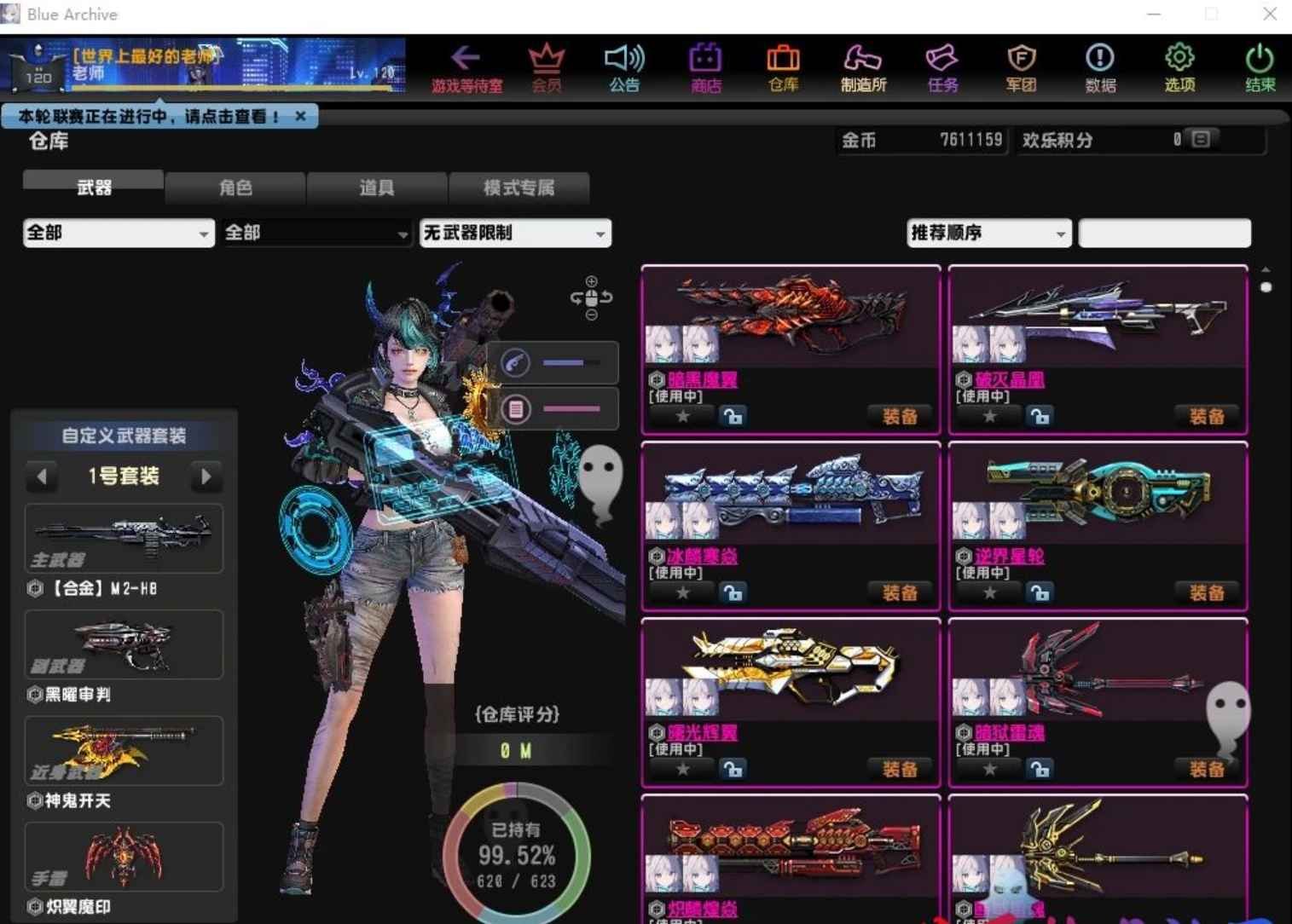The image size is (1292, 924).
Task: Open the 无武器限制 filter dropdown
Action: 514,233
